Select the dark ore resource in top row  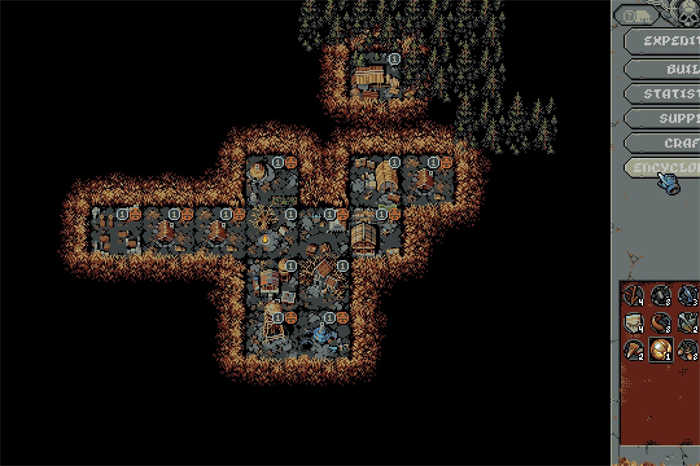[x=660, y=294]
